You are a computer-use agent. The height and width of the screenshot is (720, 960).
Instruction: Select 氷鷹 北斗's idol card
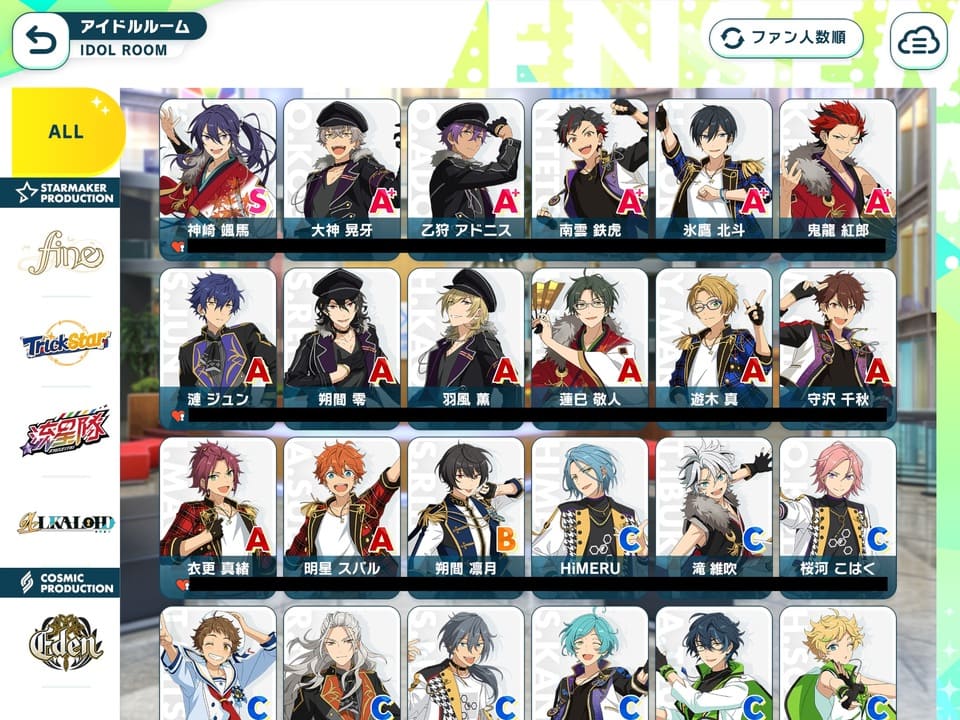click(x=714, y=170)
